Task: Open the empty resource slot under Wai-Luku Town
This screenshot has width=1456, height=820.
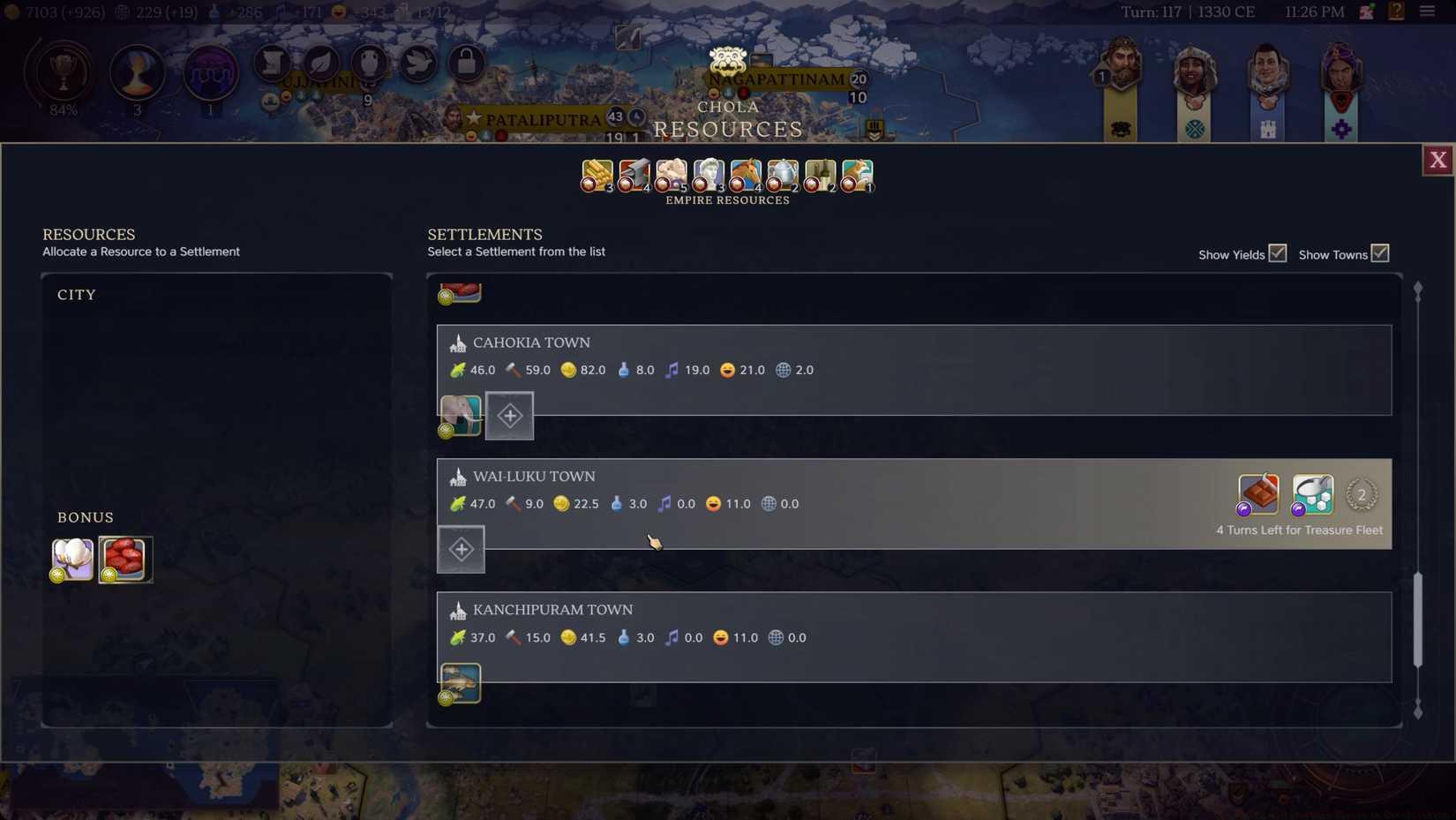Action: point(461,548)
